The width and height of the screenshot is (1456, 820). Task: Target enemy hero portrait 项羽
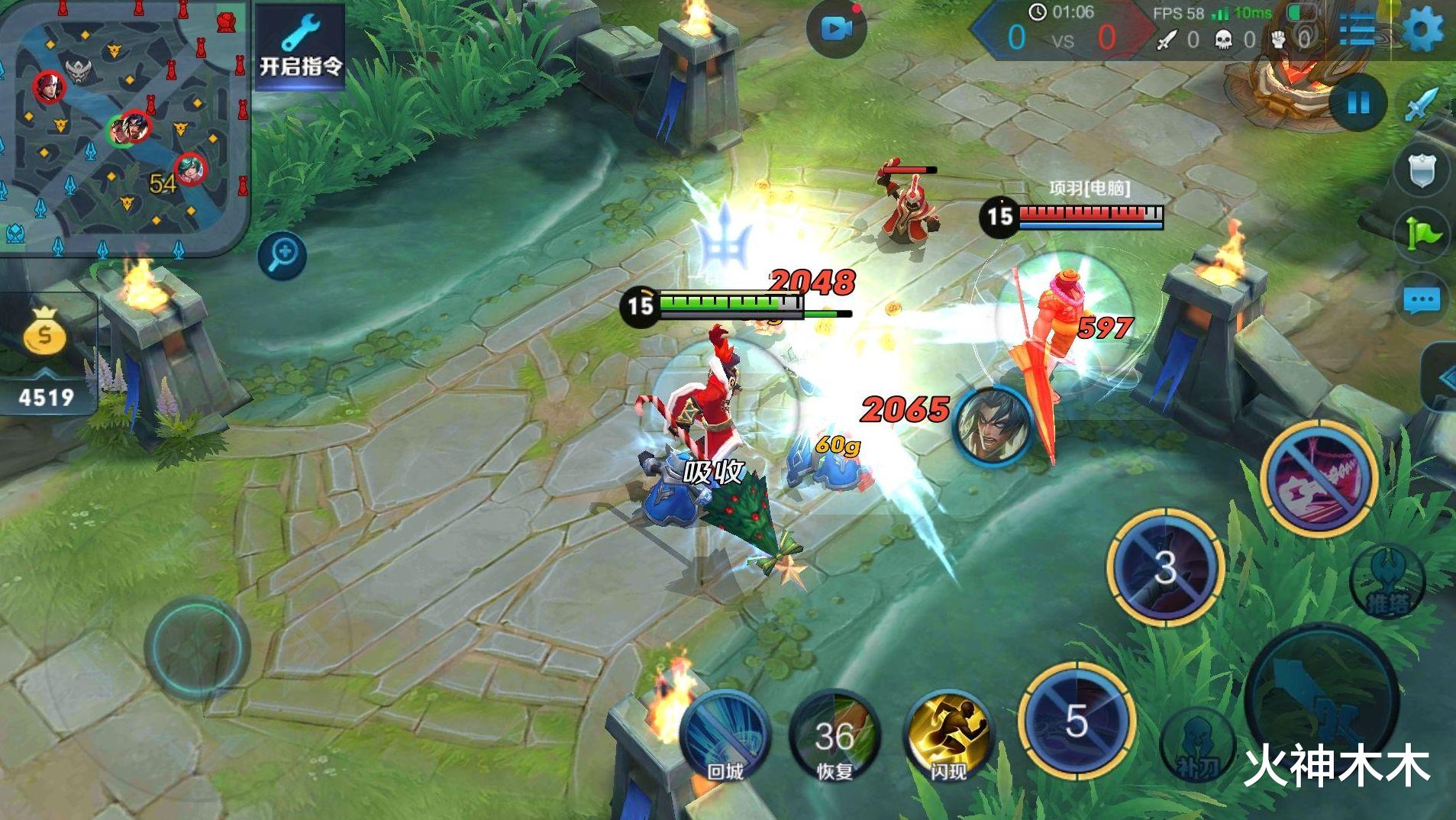tap(992, 425)
